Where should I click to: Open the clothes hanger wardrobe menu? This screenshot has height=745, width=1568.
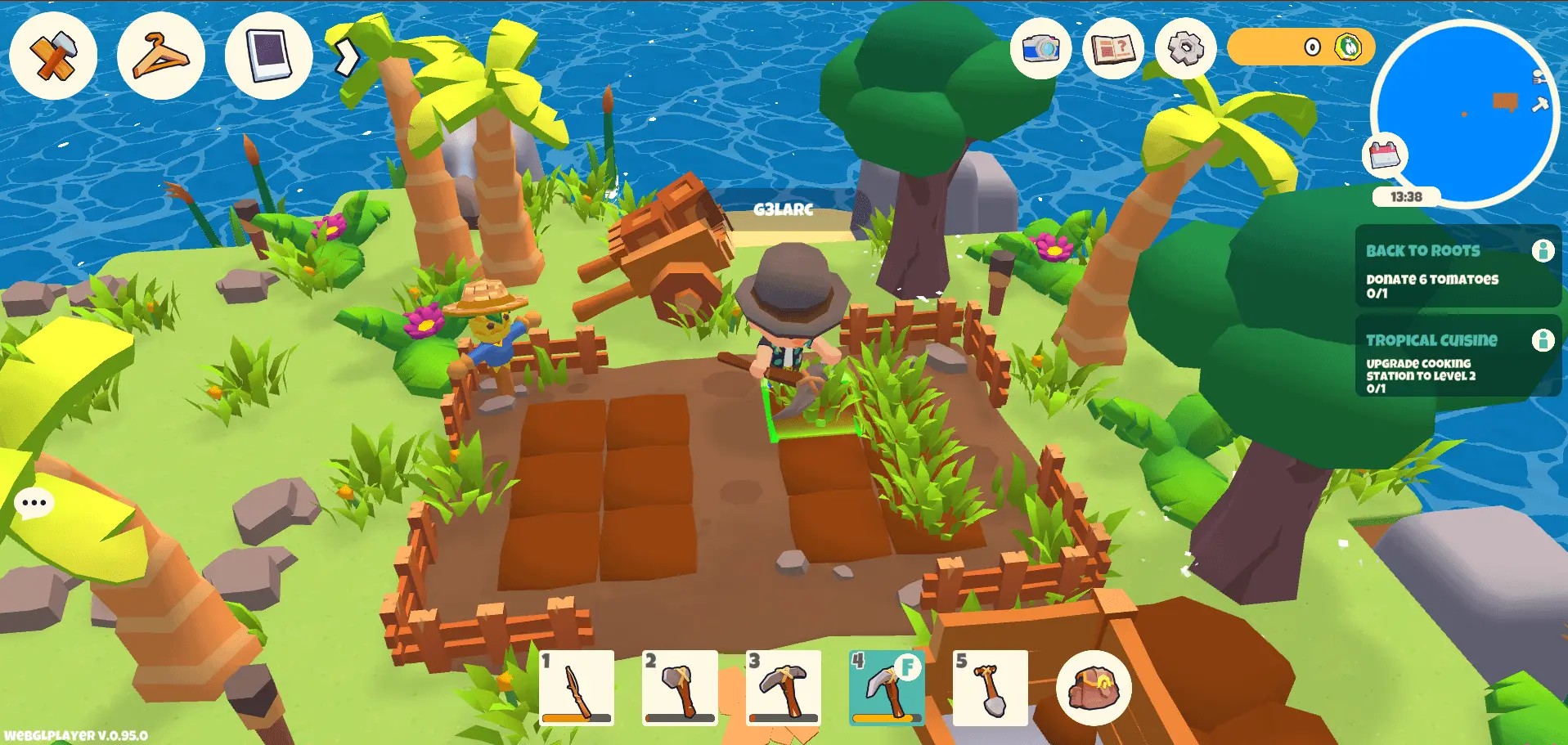pos(160,56)
